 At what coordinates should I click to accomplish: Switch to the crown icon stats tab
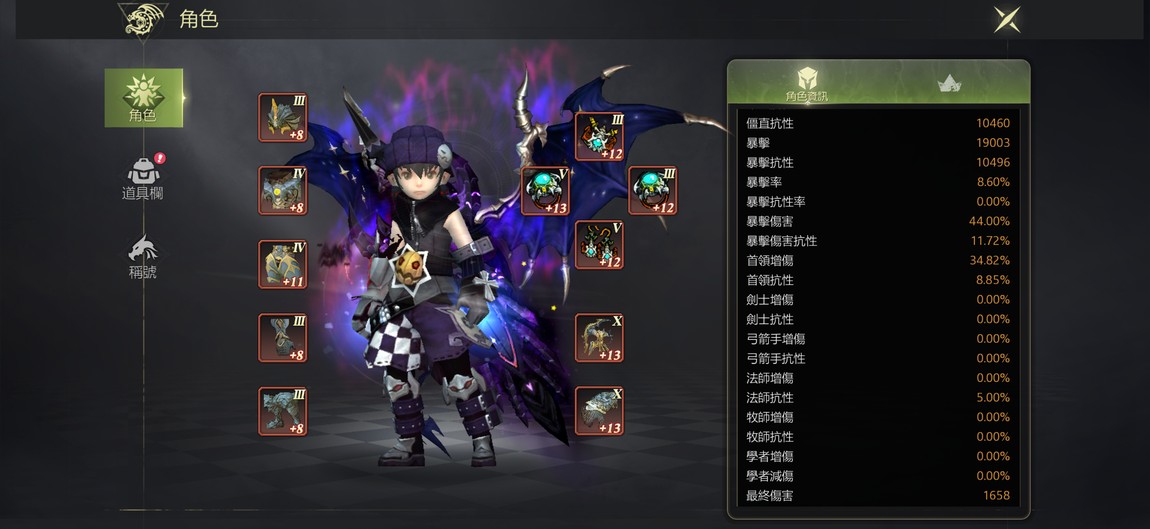(949, 83)
